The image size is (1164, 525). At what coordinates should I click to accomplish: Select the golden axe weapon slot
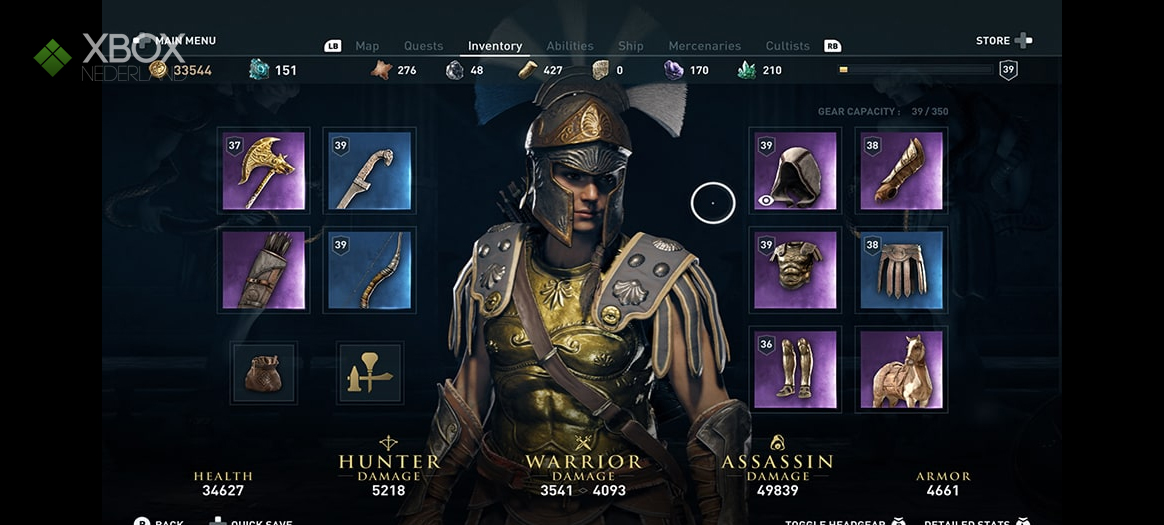coord(264,171)
